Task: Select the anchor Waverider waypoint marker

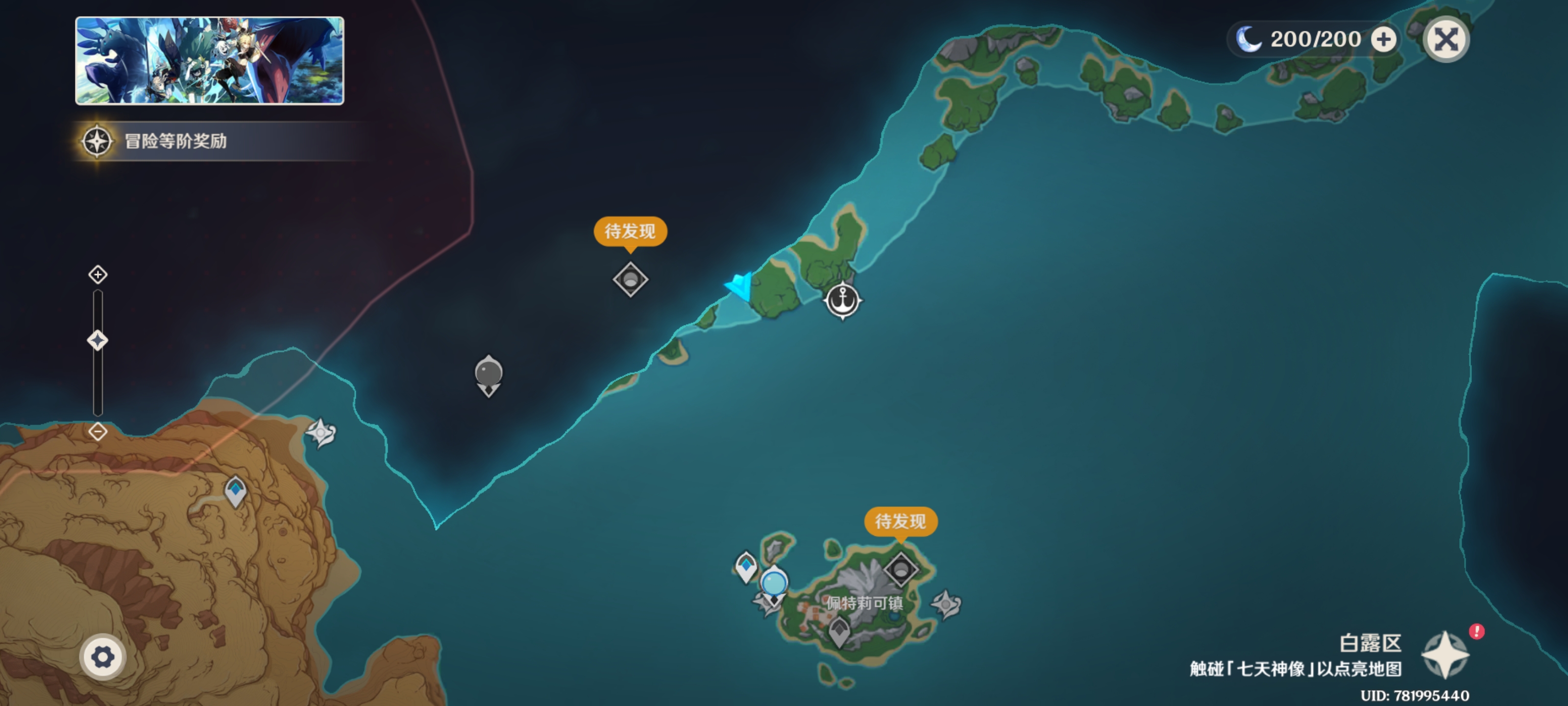Action: 842,301
